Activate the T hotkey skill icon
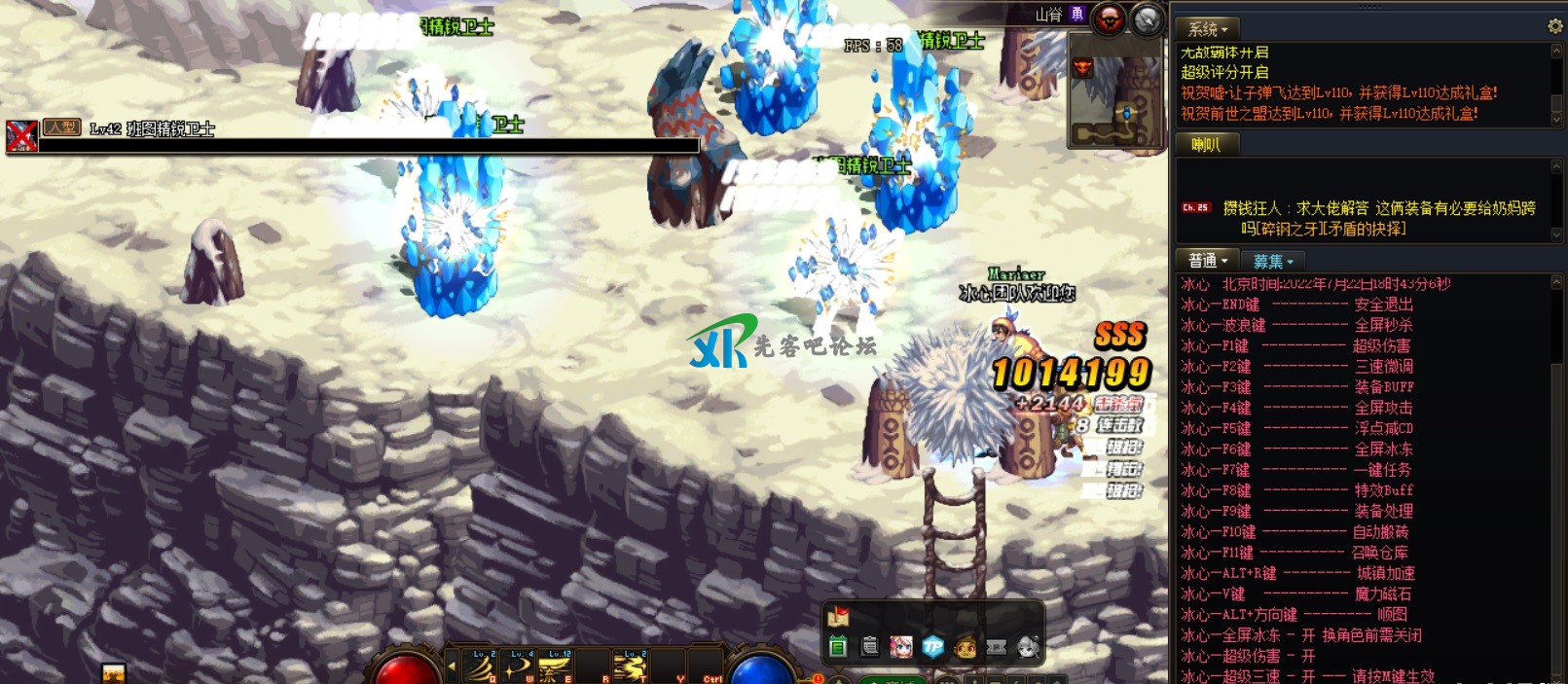 click(631, 666)
